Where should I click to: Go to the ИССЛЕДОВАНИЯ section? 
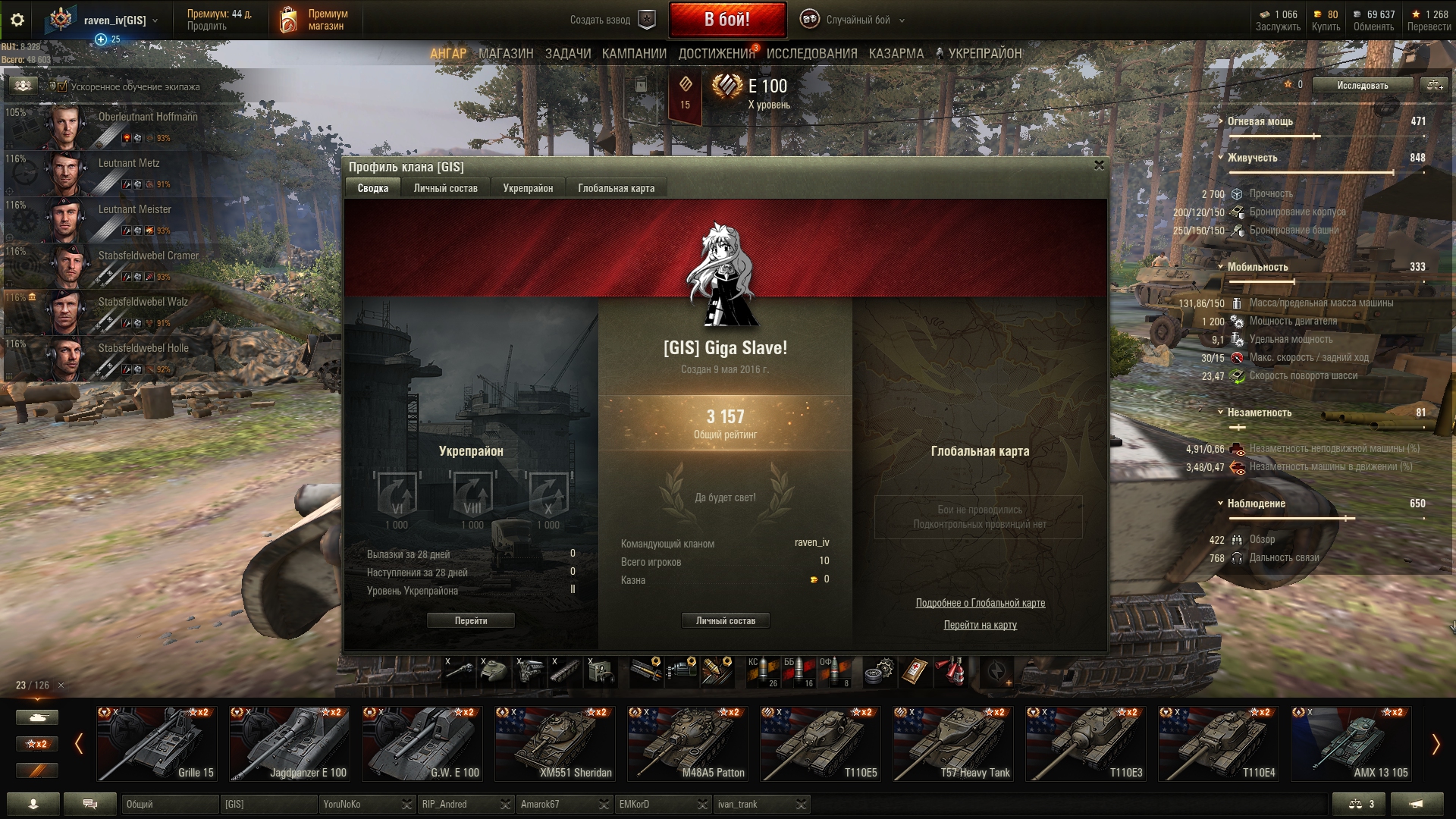coord(811,54)
